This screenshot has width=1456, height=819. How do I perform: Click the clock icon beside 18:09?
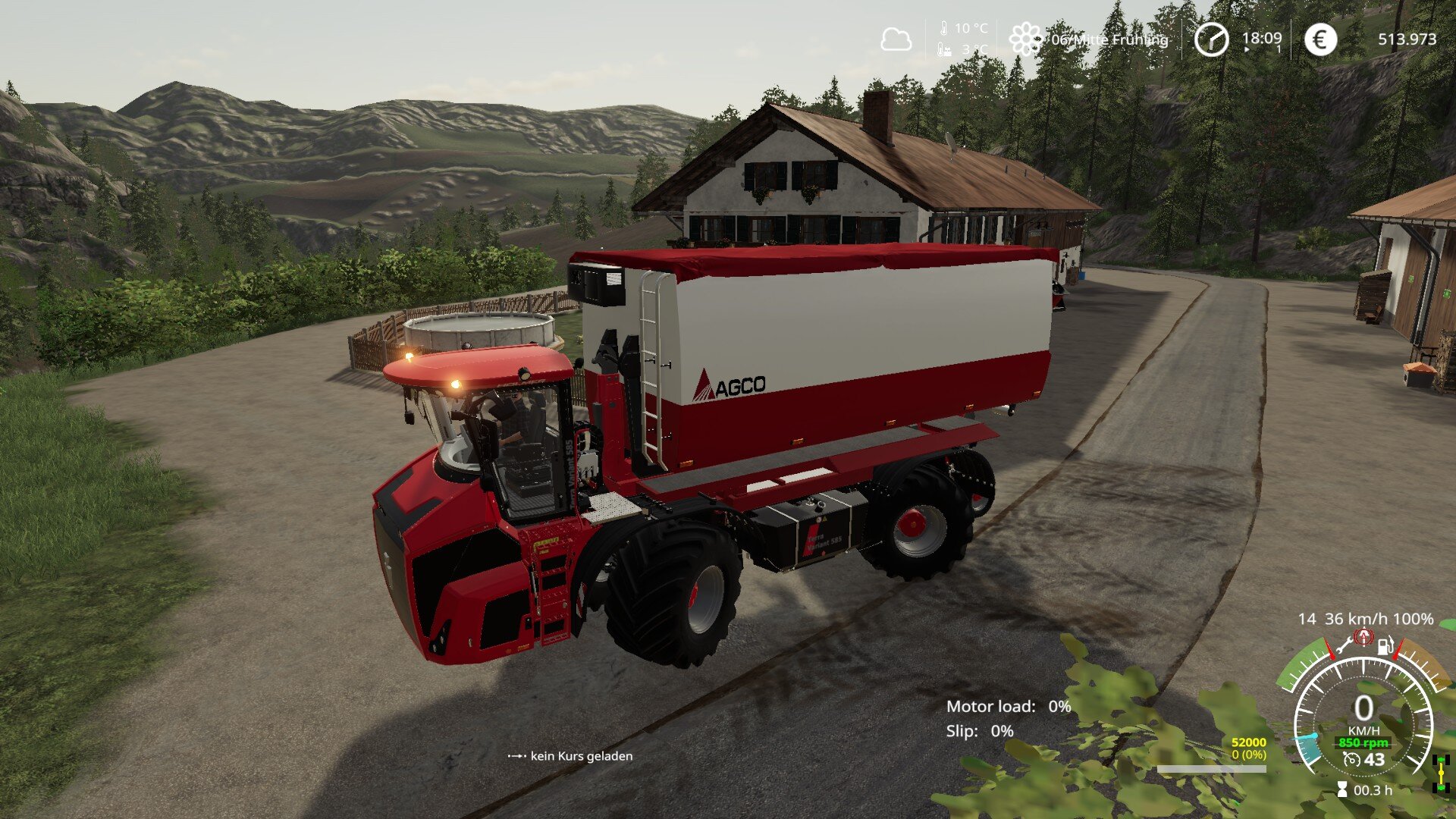point(1211,39)
